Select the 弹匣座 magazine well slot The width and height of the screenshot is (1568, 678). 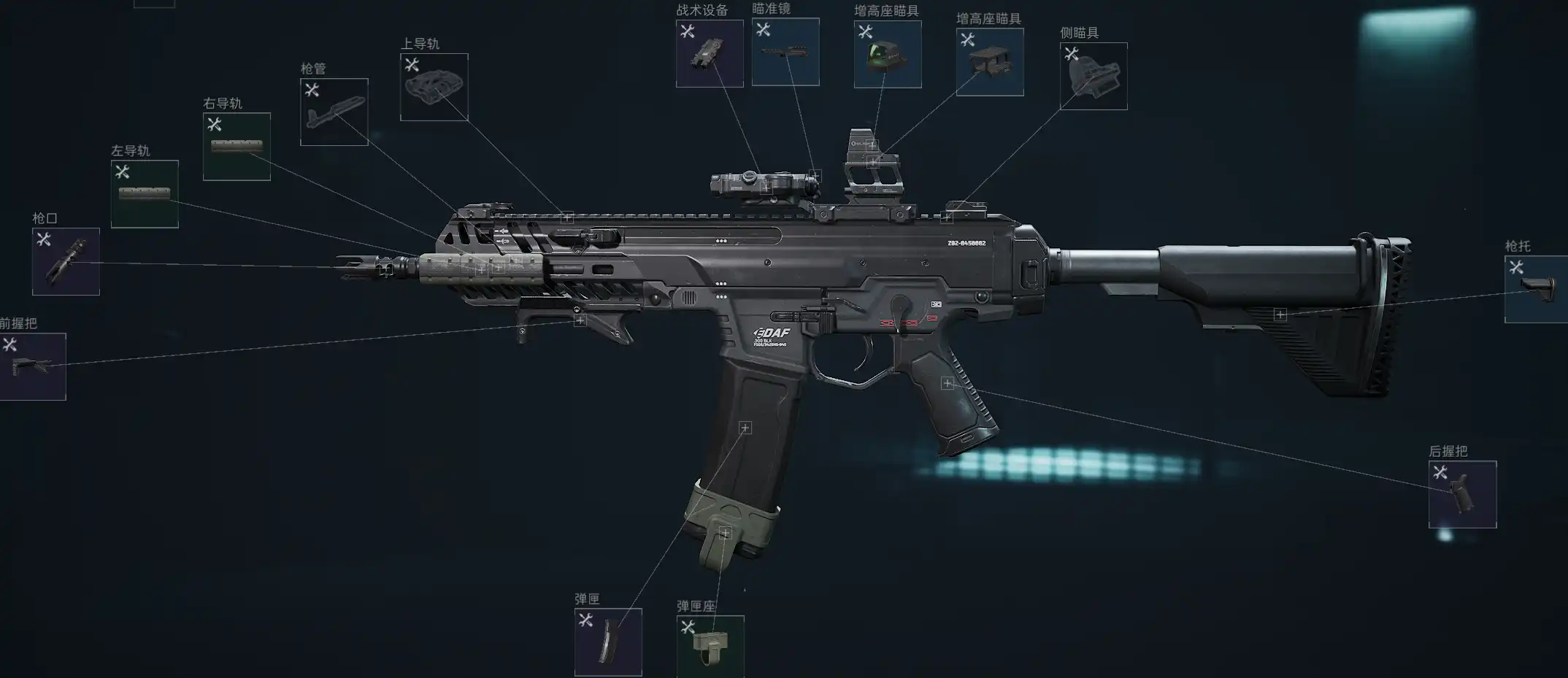pos(710,647)
